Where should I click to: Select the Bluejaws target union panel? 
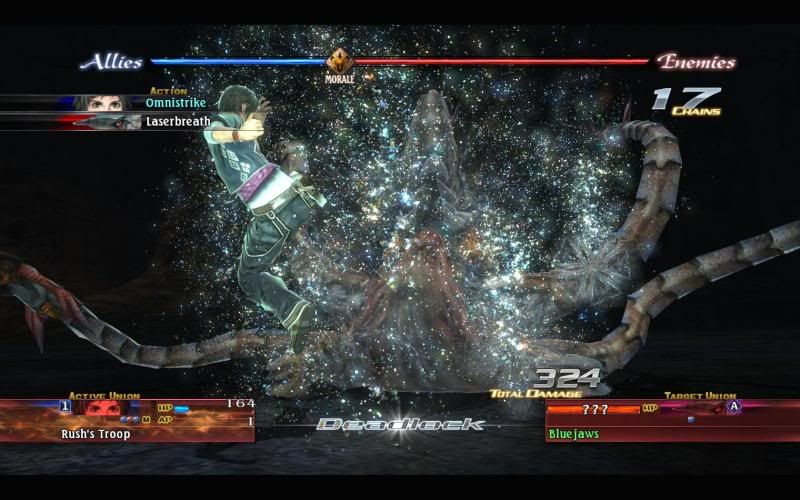click(670, 421)
